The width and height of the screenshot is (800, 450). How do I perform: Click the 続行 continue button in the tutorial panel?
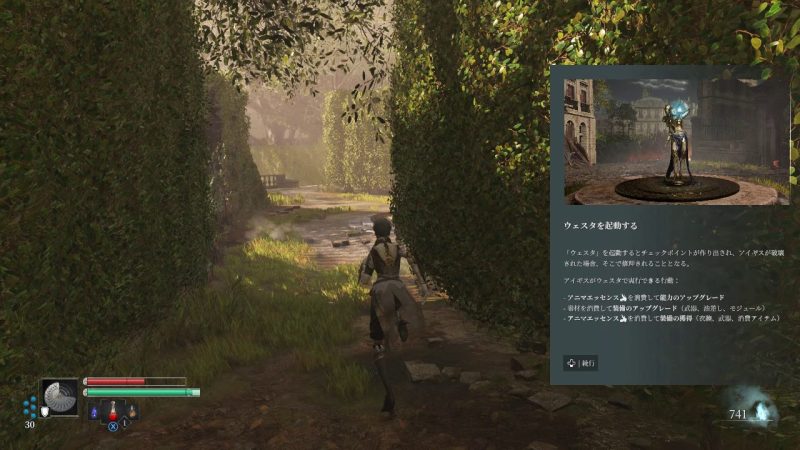tap(580, 363)
